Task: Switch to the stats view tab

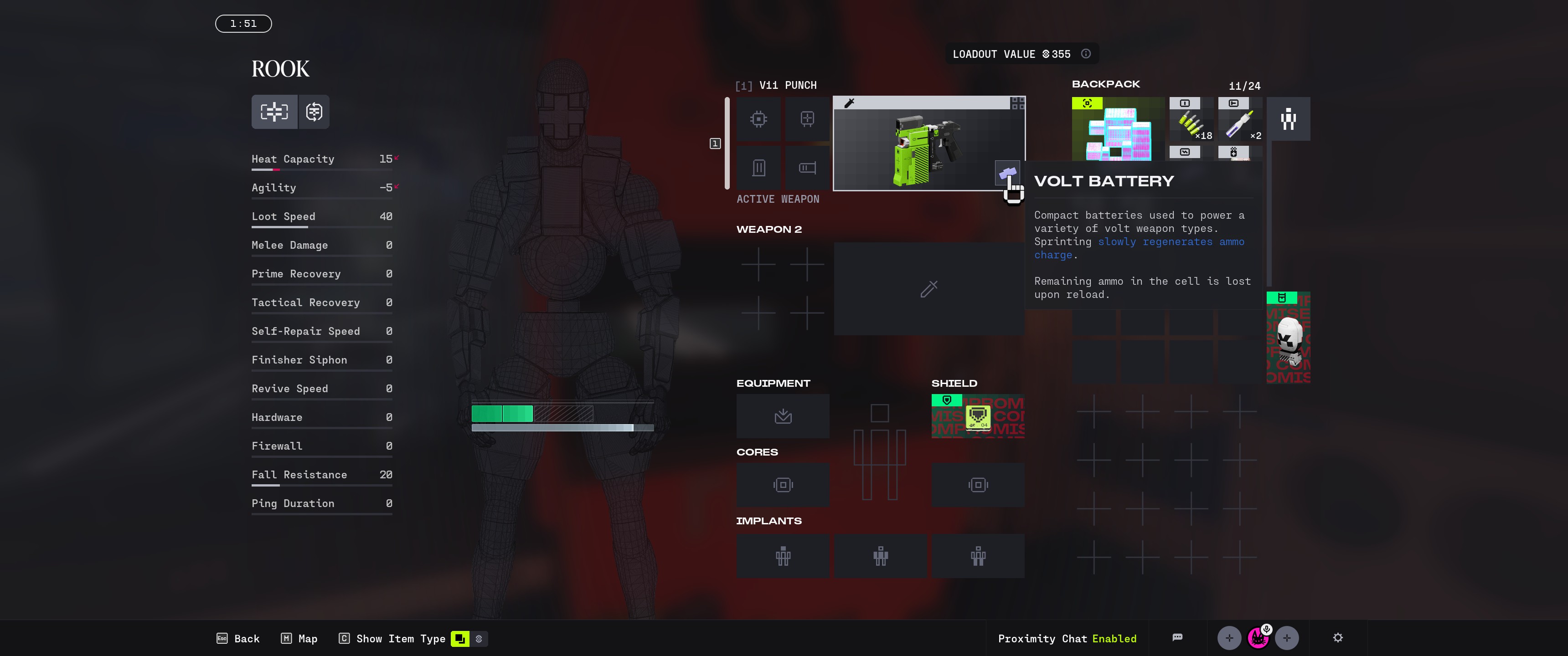Action: [274, 112]
